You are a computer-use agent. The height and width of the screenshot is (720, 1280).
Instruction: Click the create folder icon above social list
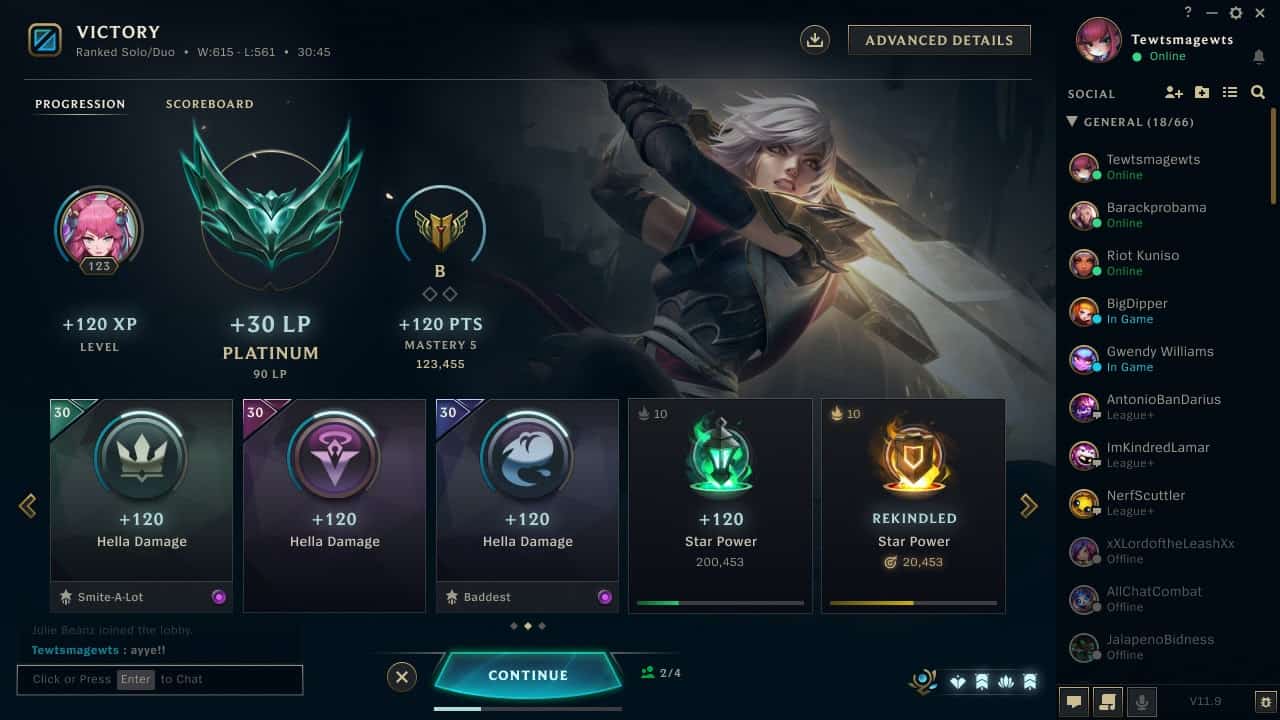(1201, 92)
